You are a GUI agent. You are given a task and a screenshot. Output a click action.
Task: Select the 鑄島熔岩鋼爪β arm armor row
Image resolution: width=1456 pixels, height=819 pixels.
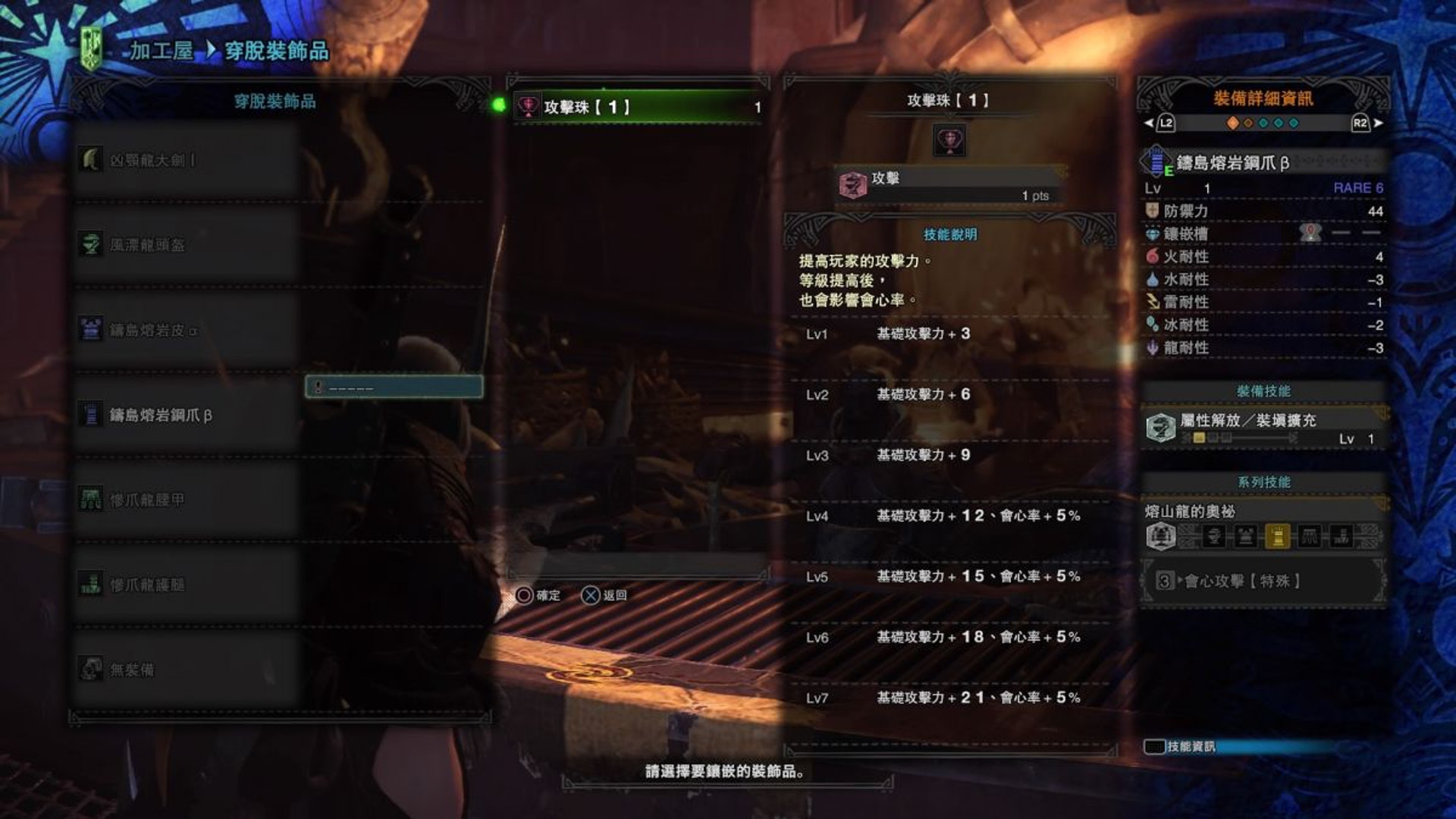186,415
